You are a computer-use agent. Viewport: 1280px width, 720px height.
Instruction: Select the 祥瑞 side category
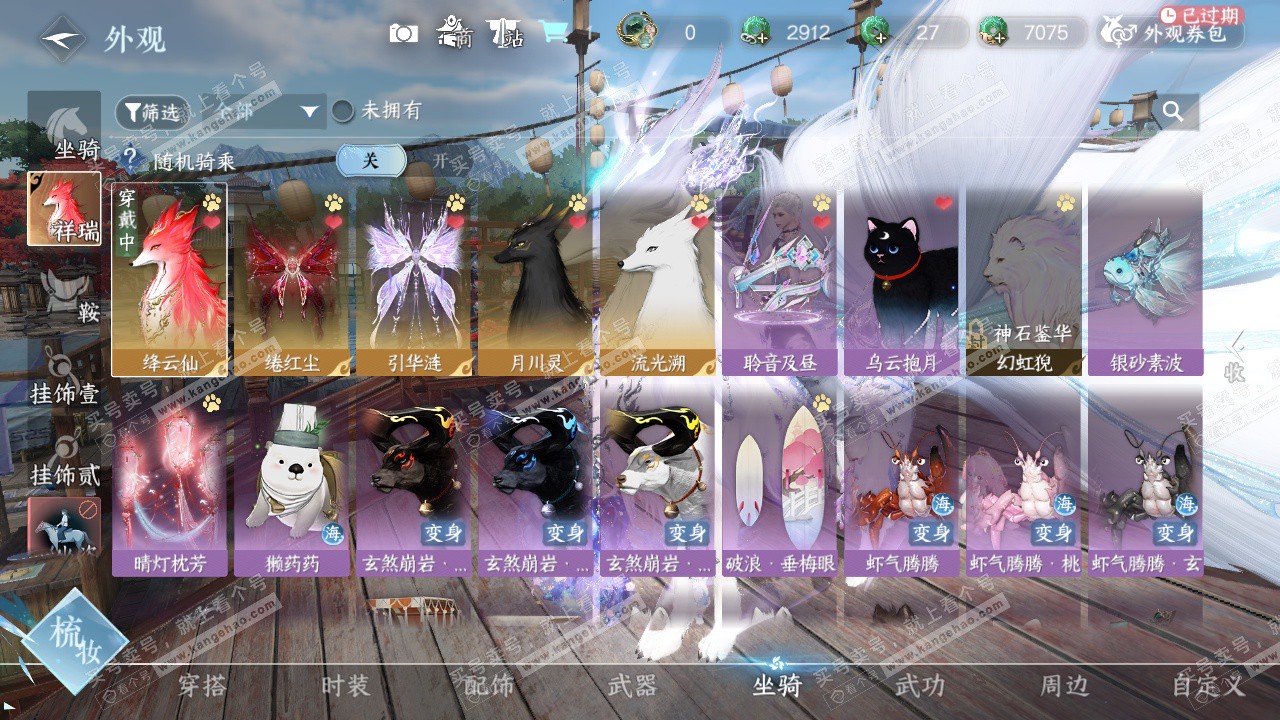[x=64, y=209]
